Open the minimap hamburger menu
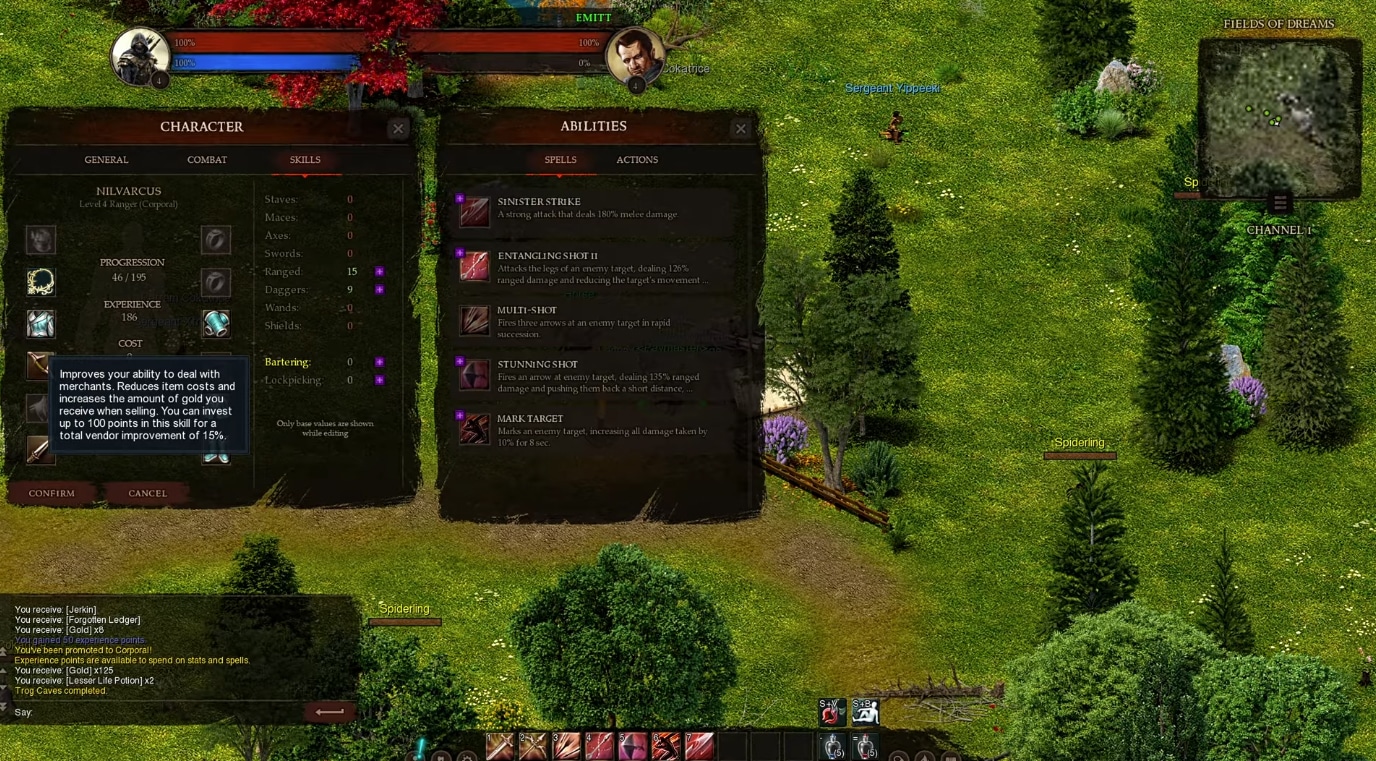1376x761 pixels. (x=1281, y=201)
